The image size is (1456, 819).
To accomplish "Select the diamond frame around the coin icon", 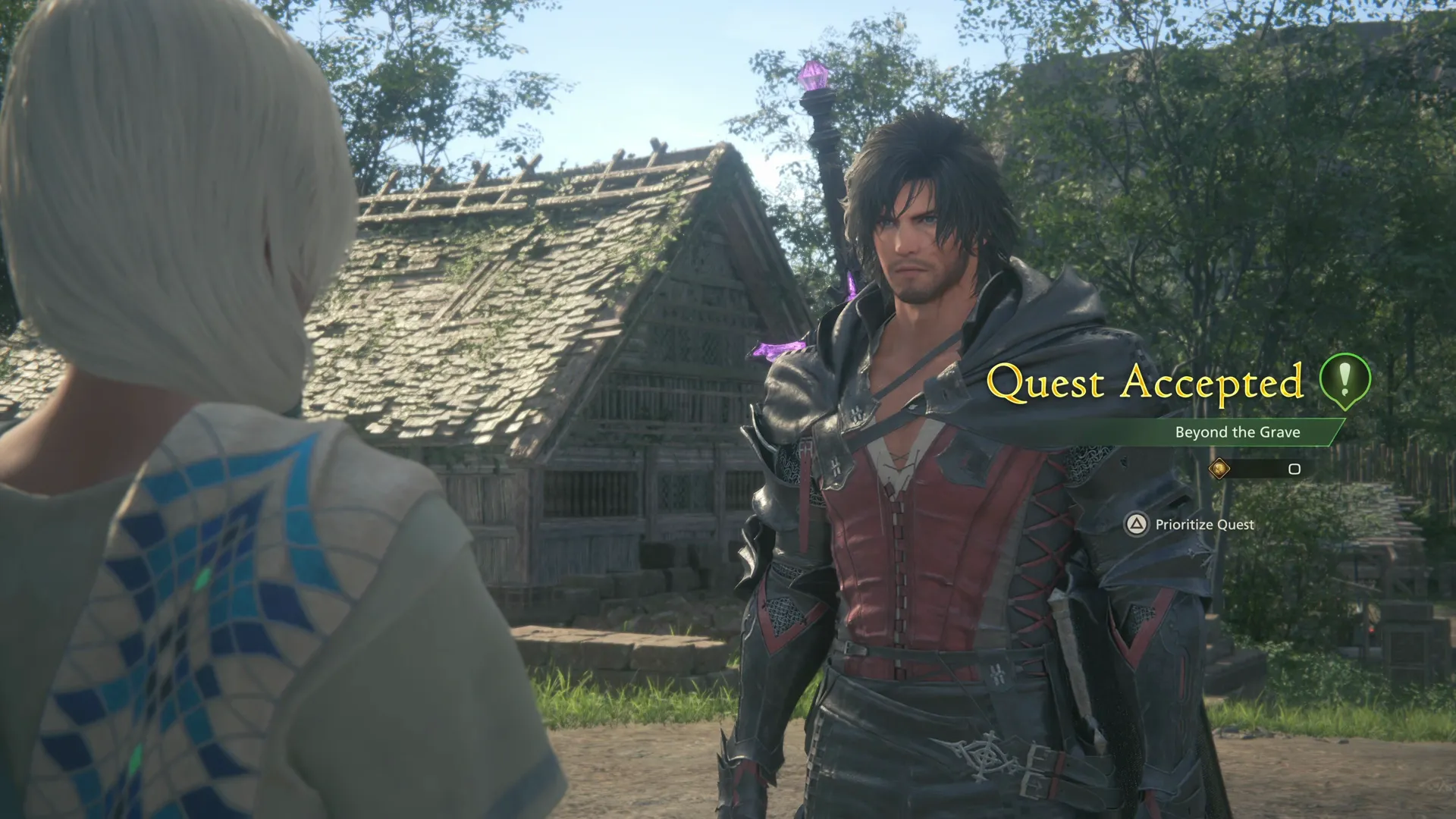I will 1220,468.
